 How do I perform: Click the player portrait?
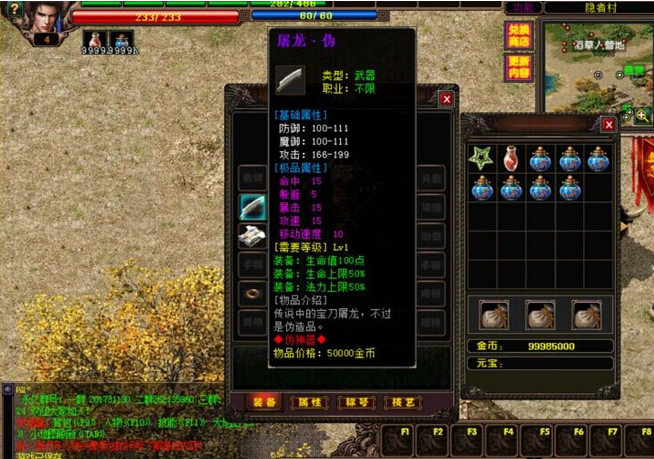pyautogui.click(x=45, y=17)
